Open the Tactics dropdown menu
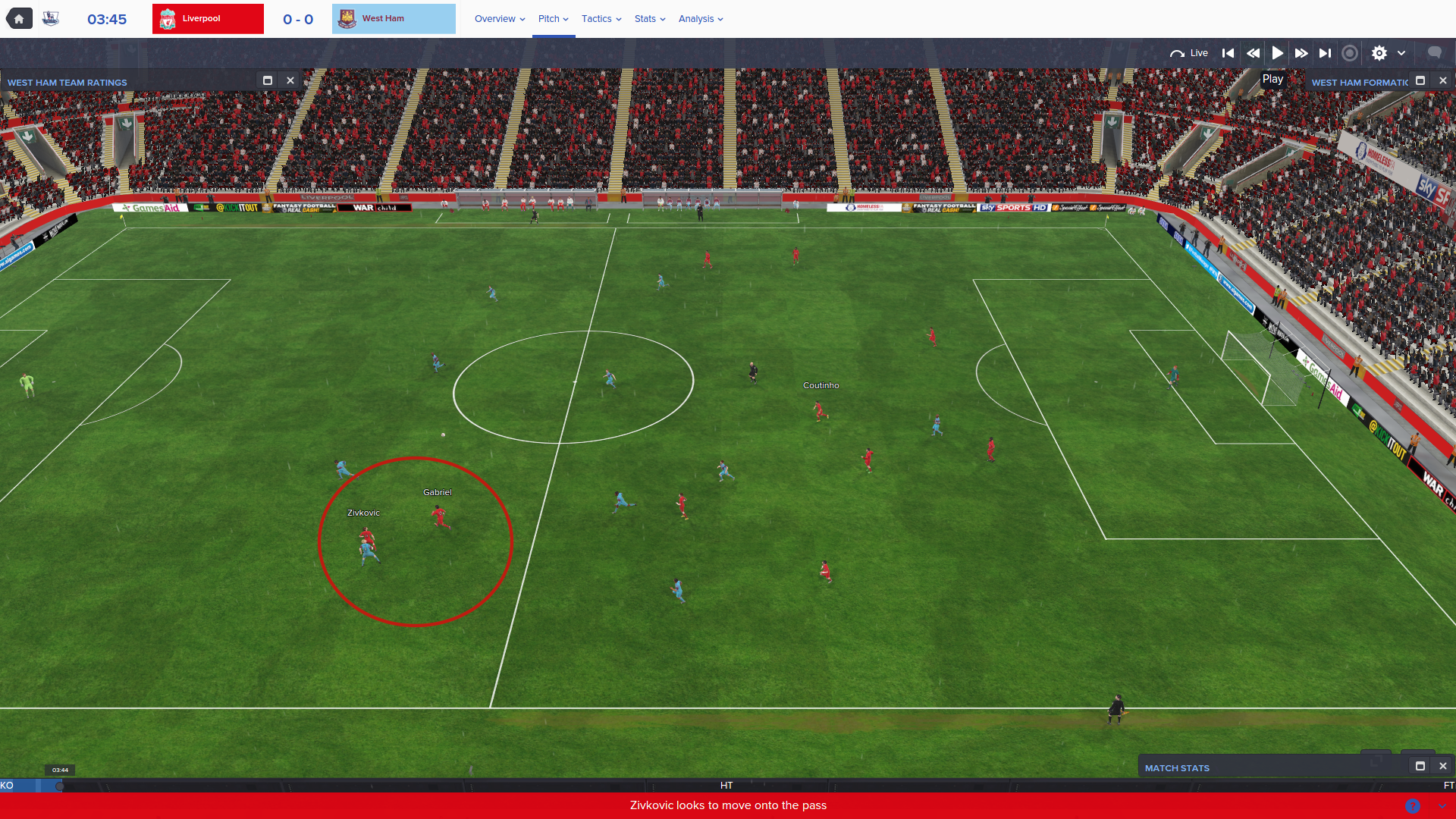1456x819 pixels. (x=601, y=19)
